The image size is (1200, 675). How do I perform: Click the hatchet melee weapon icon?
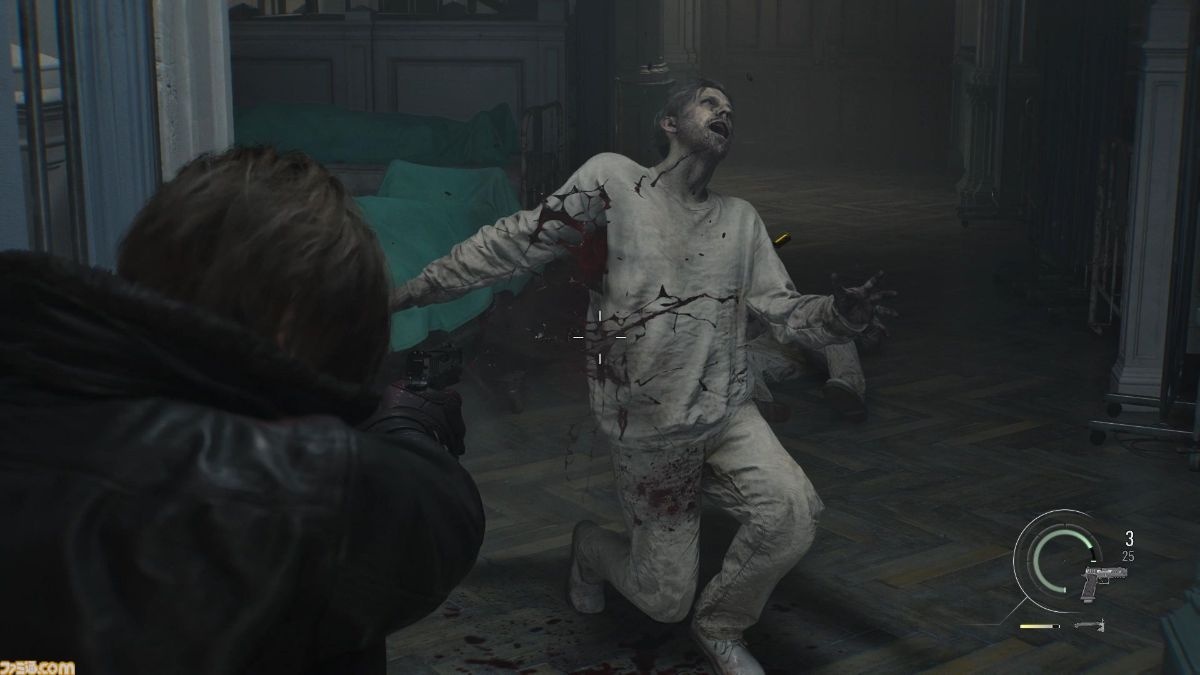[1087, 626]
